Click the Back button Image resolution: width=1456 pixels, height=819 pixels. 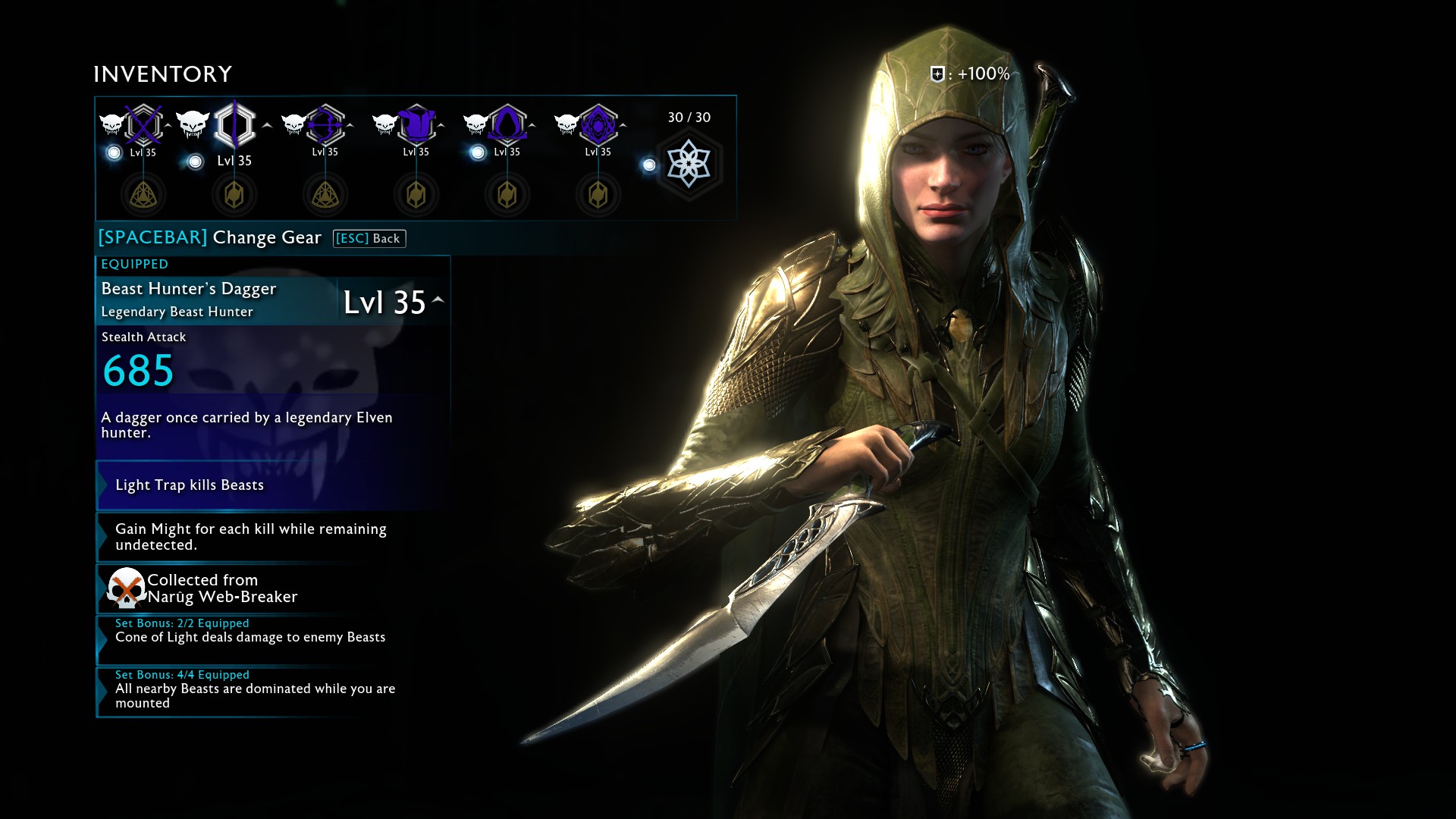(x=369, y=239)
